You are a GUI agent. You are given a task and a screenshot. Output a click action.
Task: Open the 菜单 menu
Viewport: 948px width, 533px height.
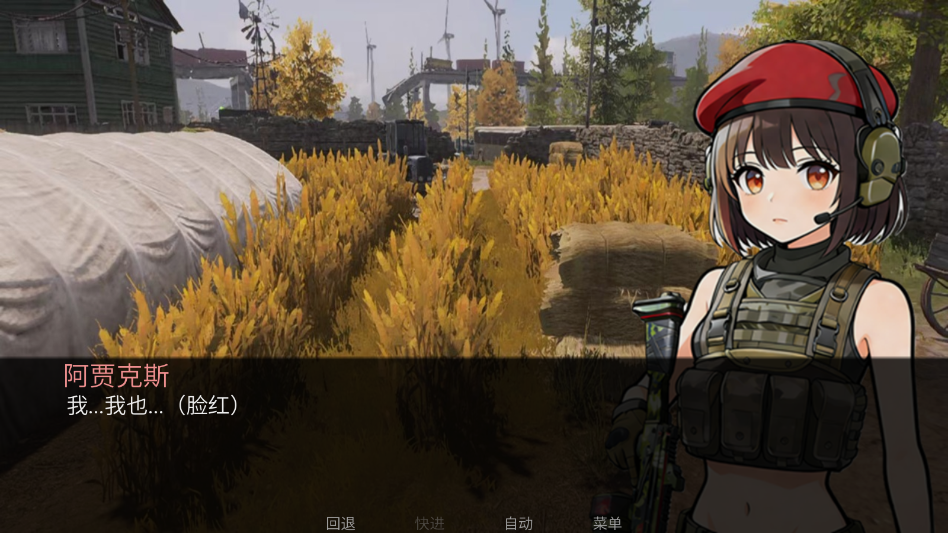pyautogui.click(x=607, y=523)
